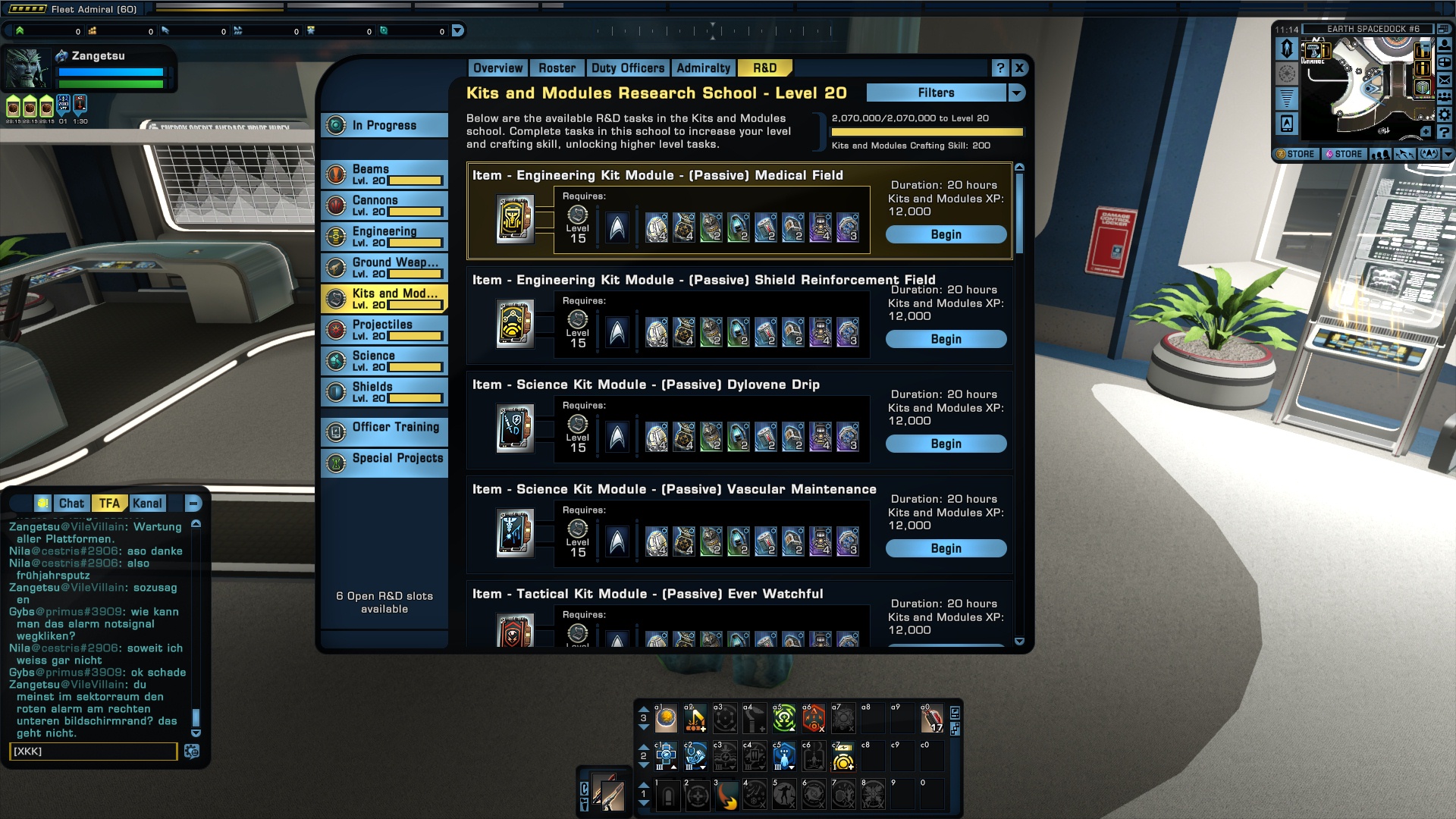
Task: Choose the Cannons research school
Action: pyautogui.click(x=384, y=206)
